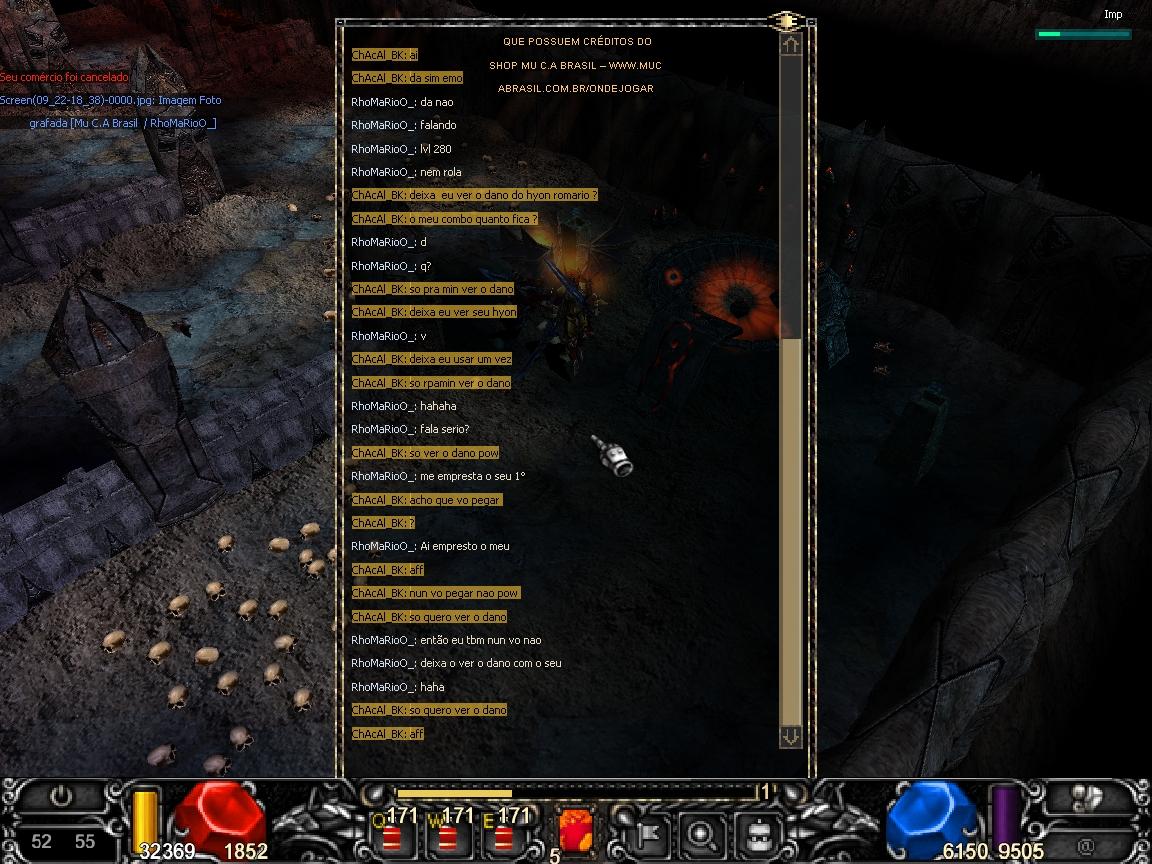The width and height of the screenshot is (1152, 864).
Task: Select RhoMaRioO_'s message "me empresta o seu 1°"
Action: click(x=438, y=476)
